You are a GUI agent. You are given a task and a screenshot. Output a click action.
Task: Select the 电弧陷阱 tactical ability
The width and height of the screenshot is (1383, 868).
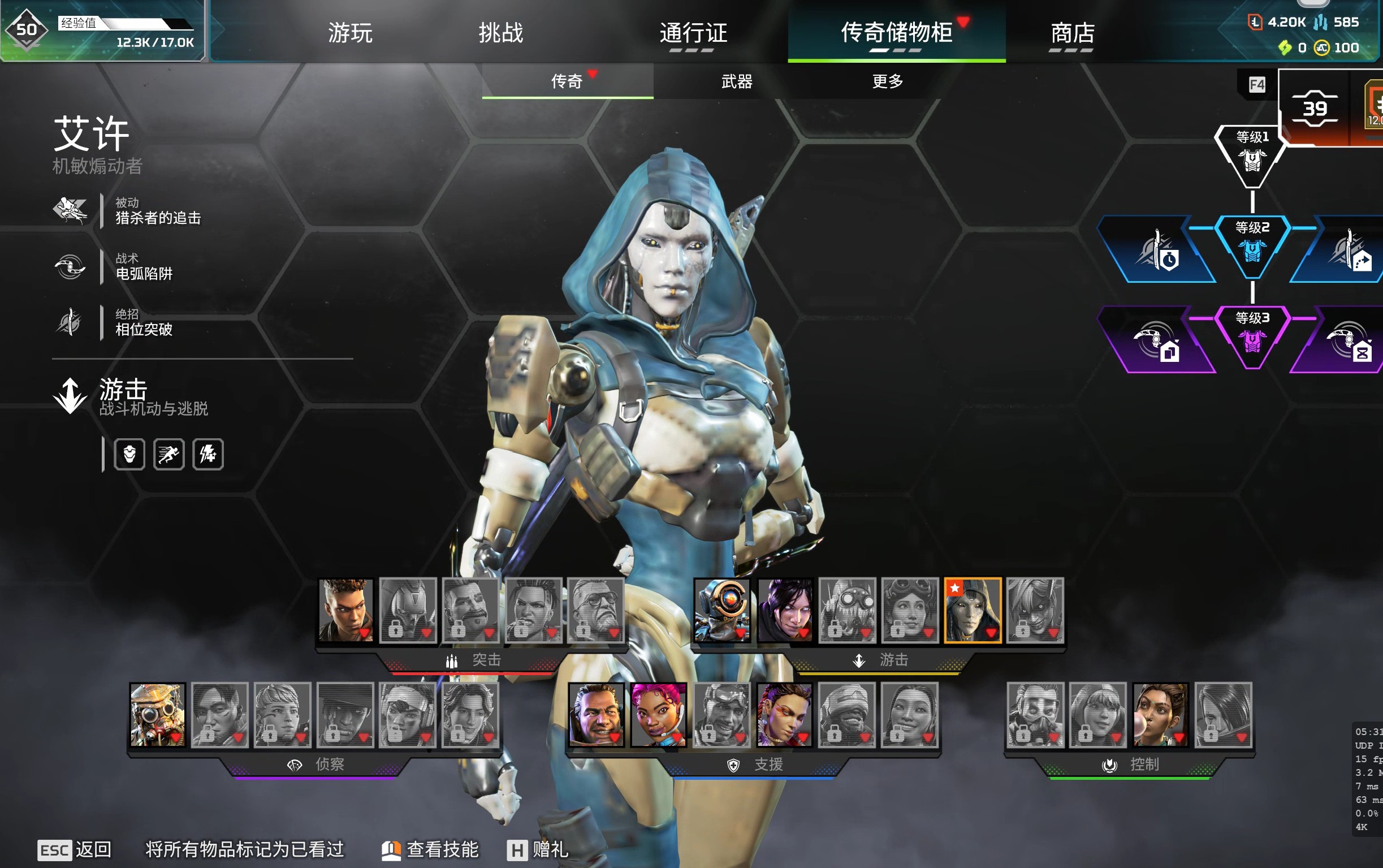click(144, 267)
